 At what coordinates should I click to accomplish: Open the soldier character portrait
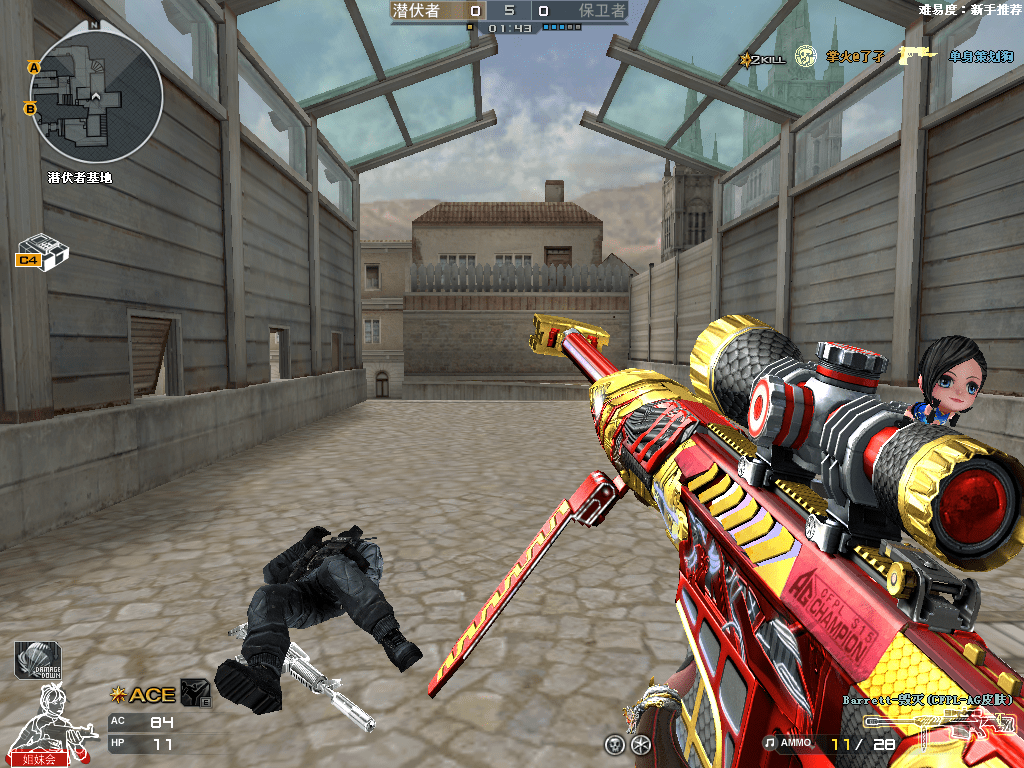coord(40,719)
